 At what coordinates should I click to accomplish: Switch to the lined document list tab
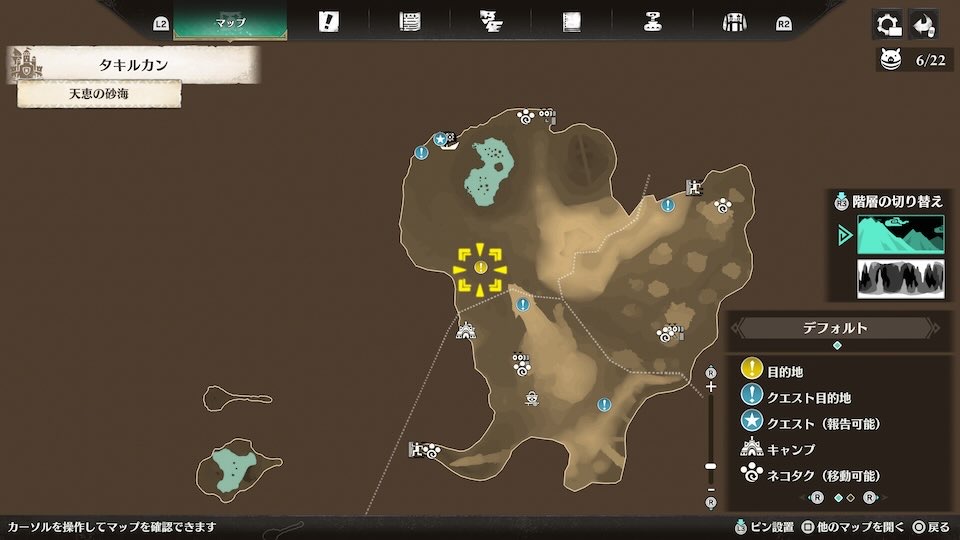click(409, 22)
